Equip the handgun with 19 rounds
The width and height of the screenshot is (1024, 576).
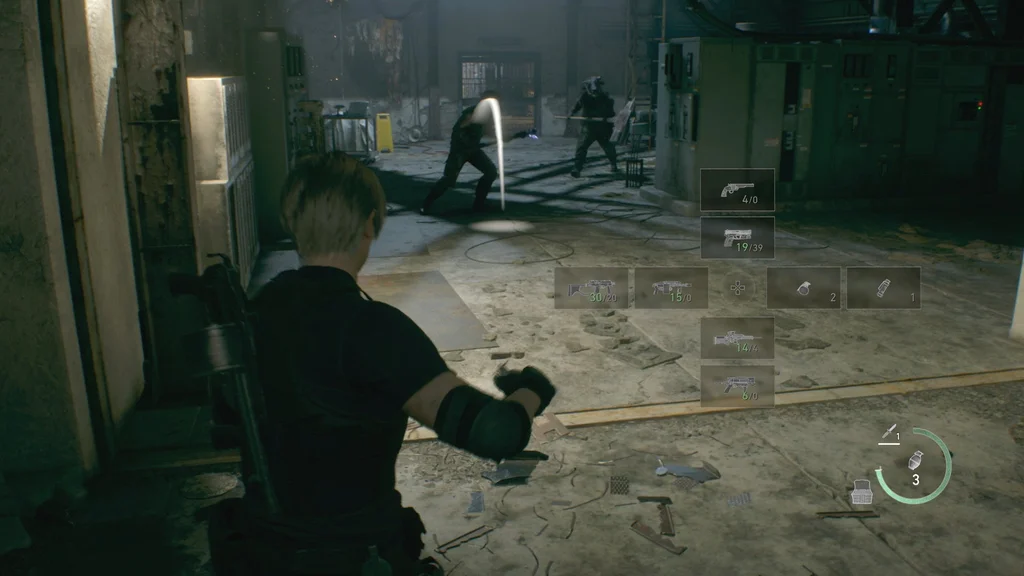click(737, 238)
